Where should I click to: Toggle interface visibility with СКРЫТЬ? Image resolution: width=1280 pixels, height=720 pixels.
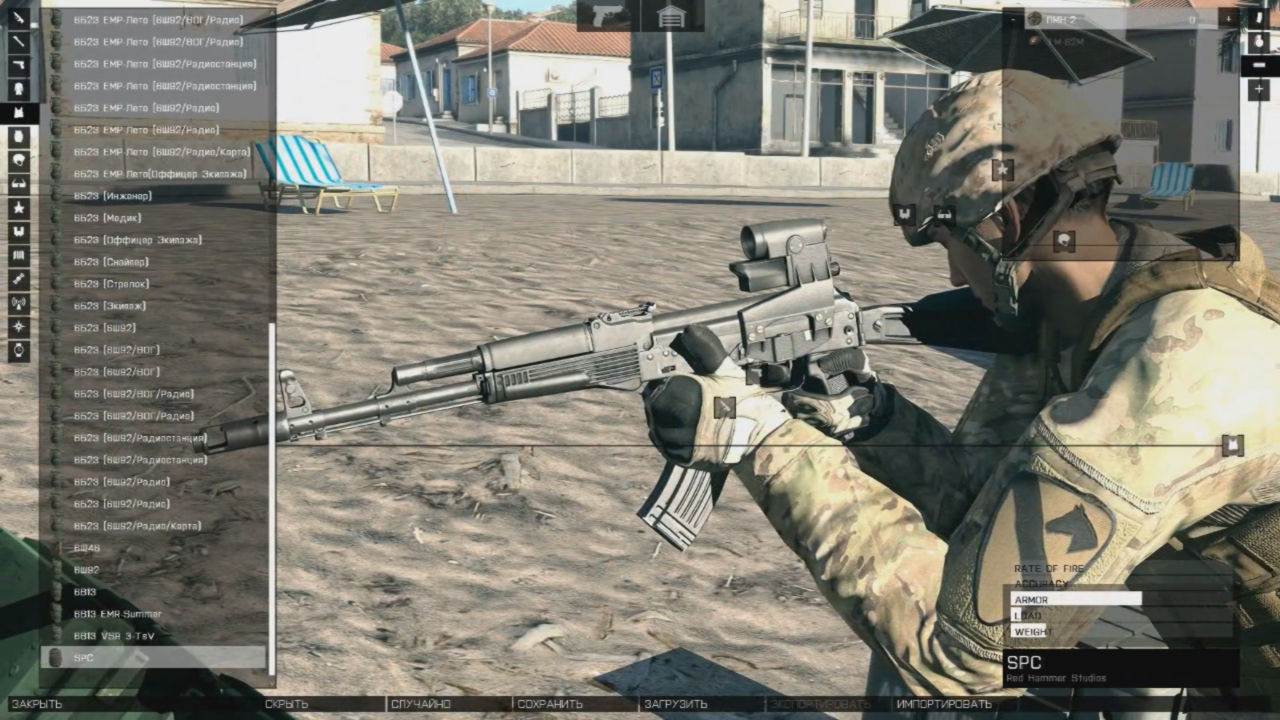291,703
